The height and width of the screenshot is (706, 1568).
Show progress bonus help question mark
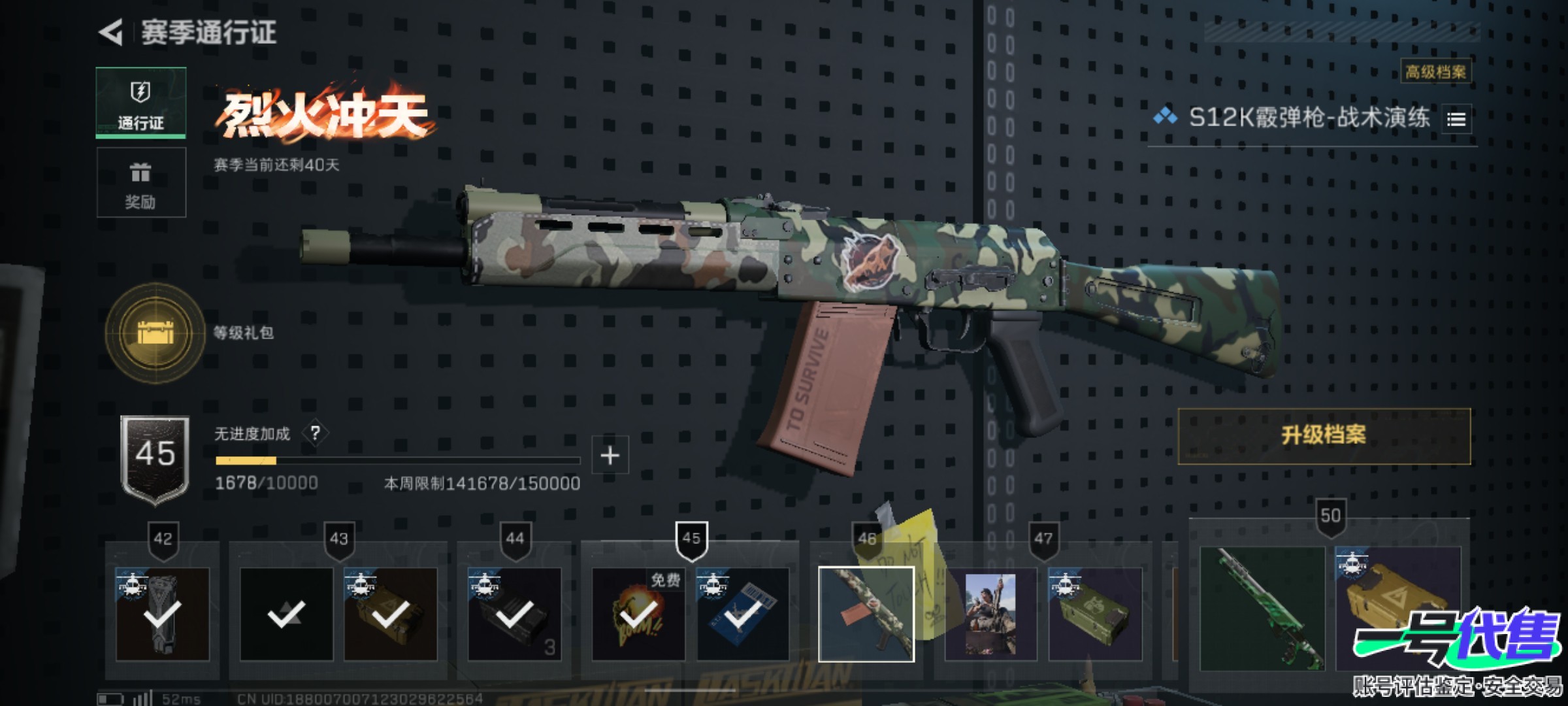click(x=315, y=433)
